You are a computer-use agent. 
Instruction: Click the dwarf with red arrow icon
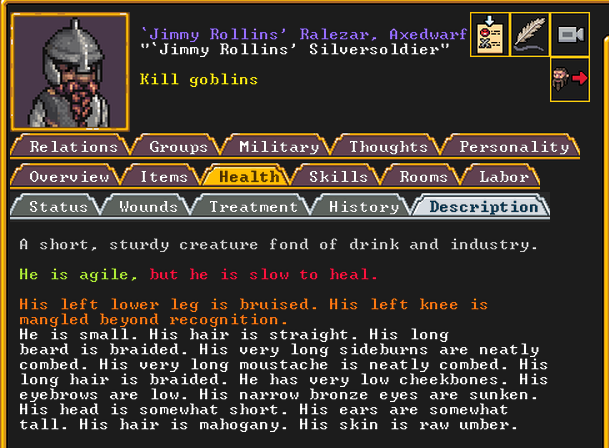point(569,79)
